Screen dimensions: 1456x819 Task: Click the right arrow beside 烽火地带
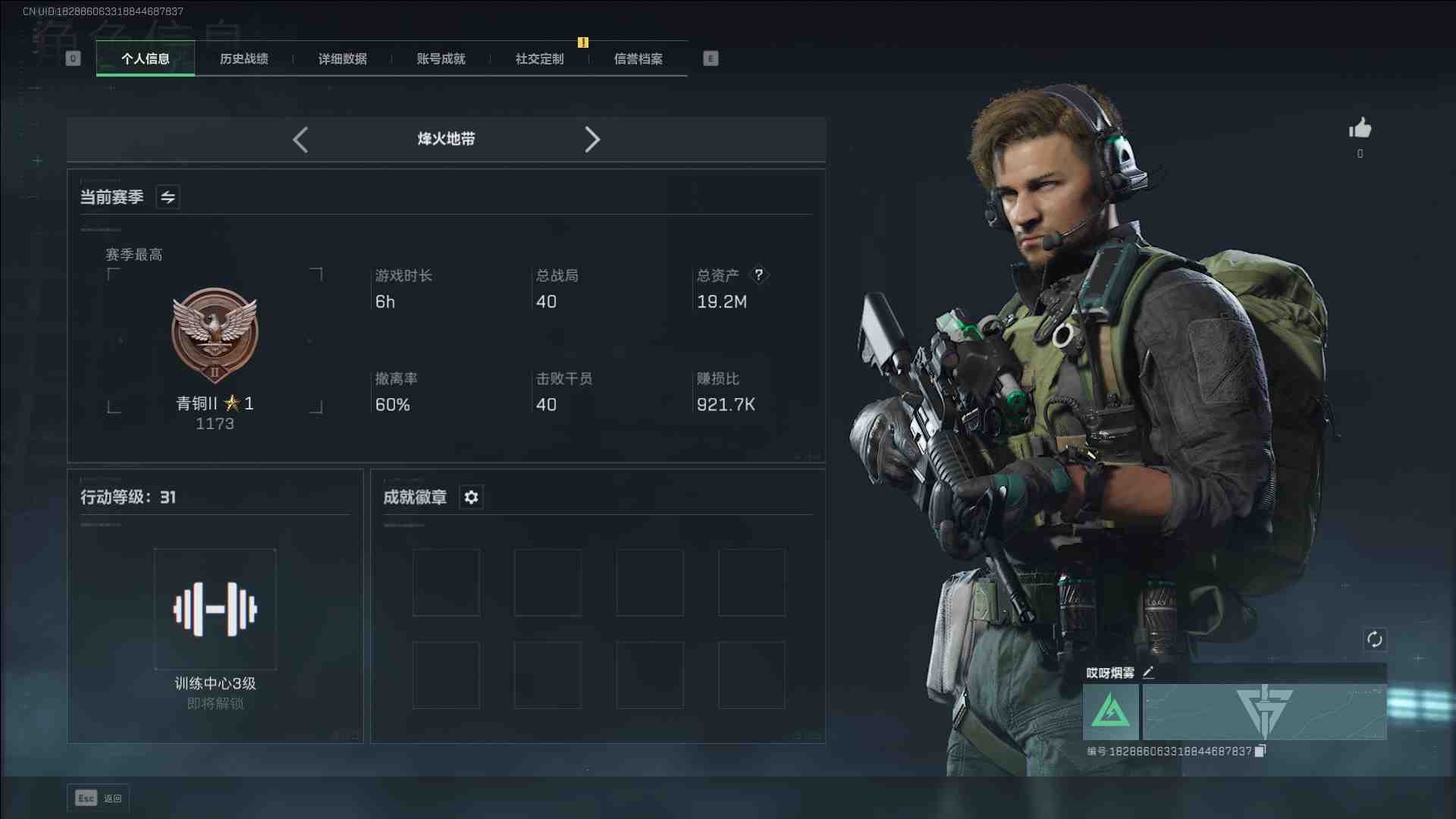(x=592, y=140)
